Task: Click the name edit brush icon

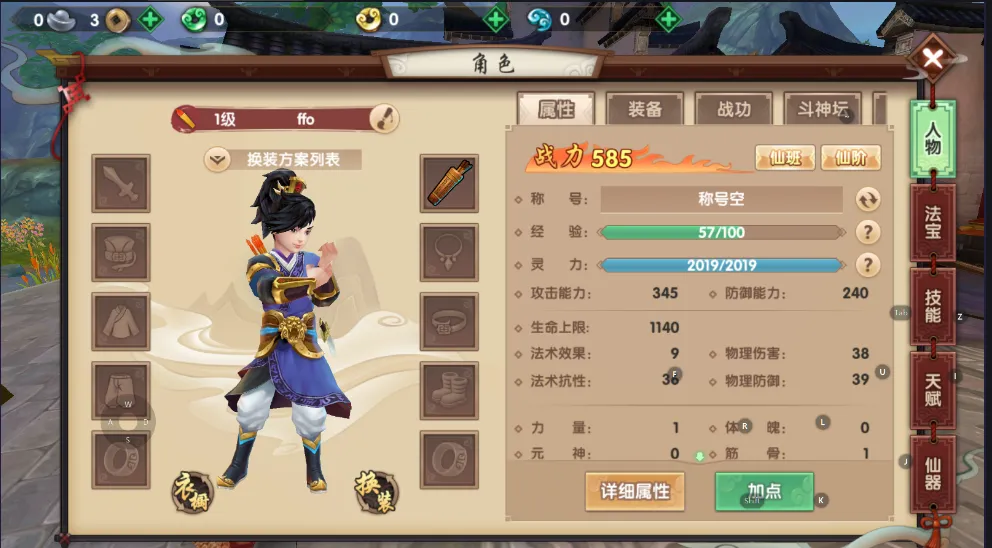Action: pos(383,119)
